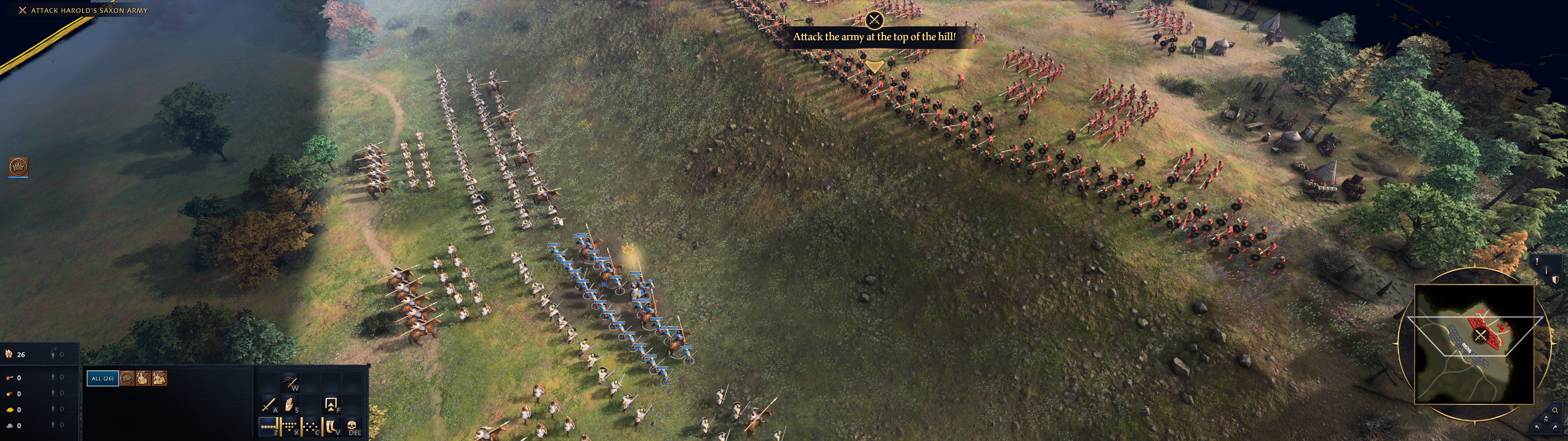Screen dimensions: 1568x441
Task: Open the Attack Harold's Saxon Army objective
Action: pos(89,10)
